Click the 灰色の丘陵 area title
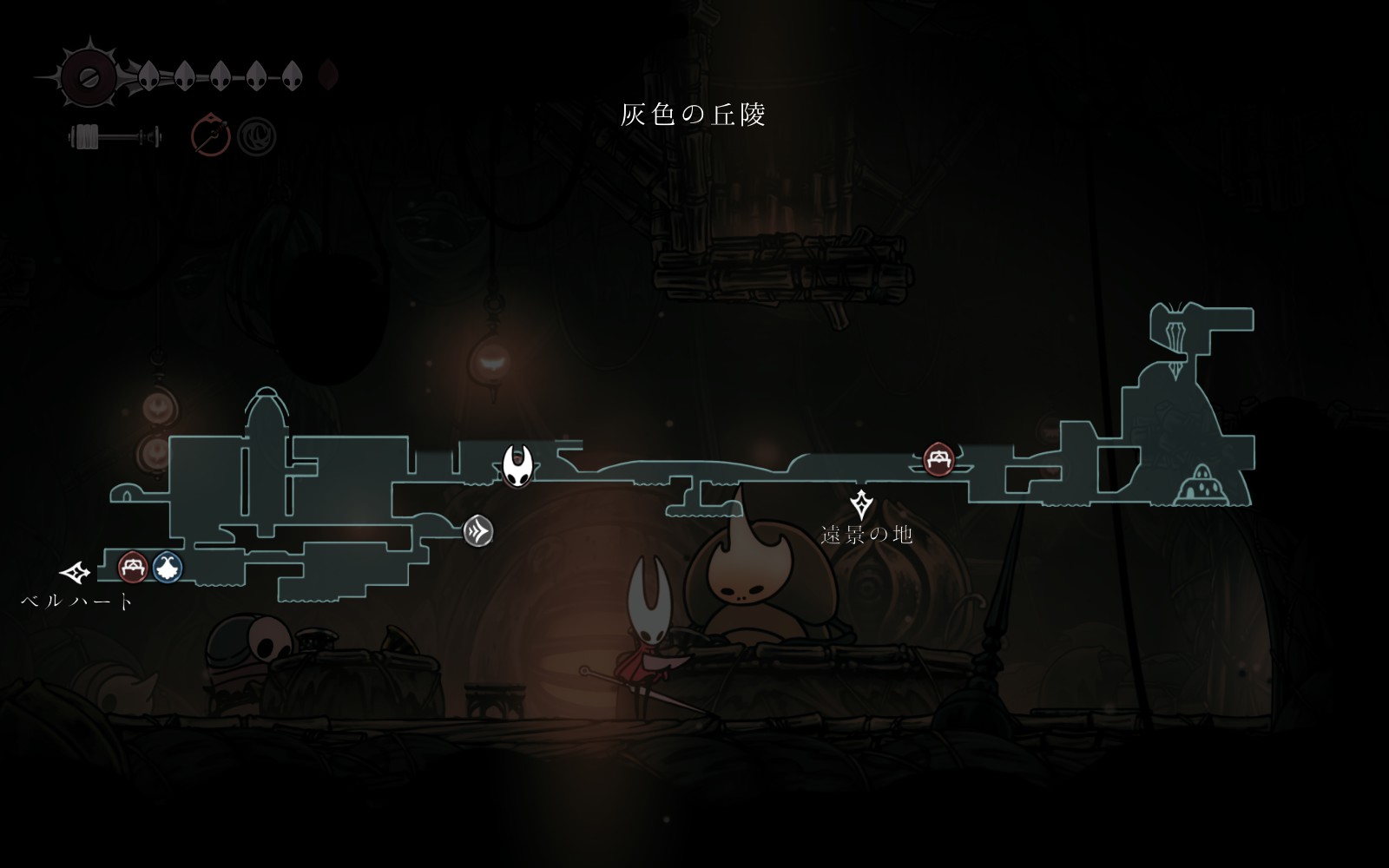1389x868 pixels. [693, 115]
